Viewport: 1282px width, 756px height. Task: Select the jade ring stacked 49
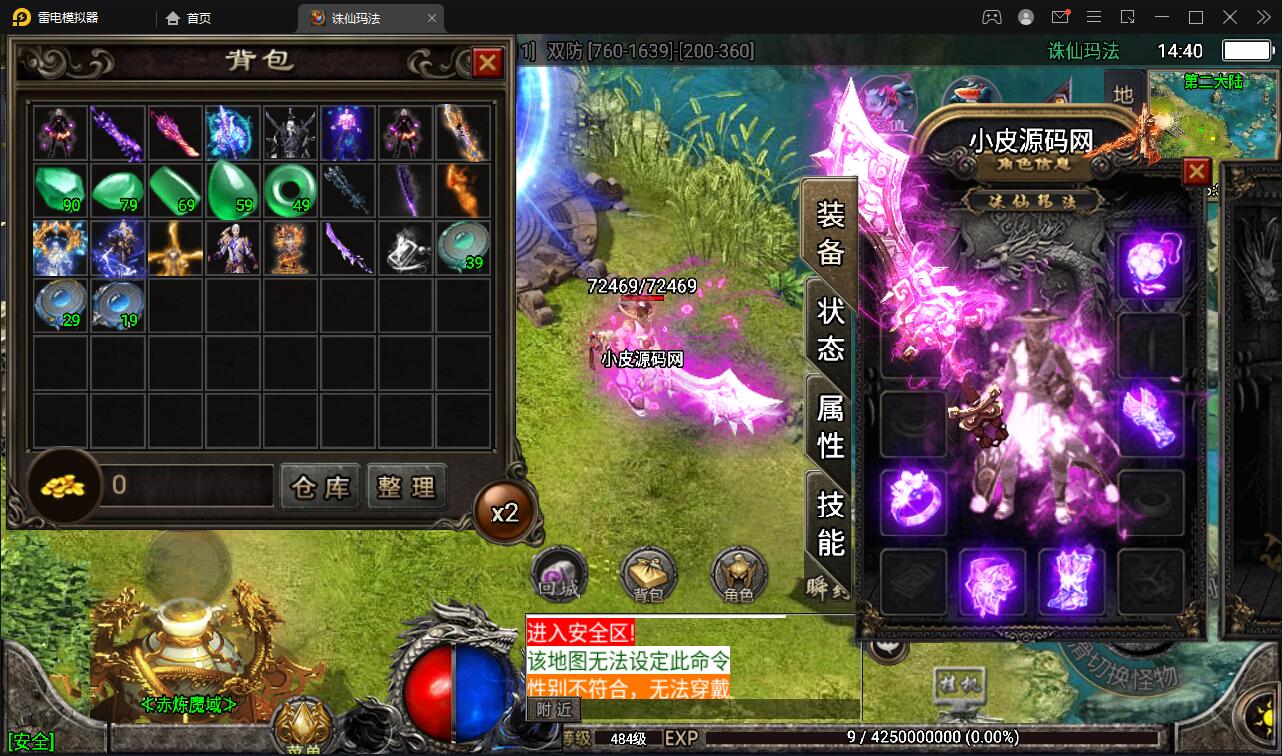pos(291,190)
